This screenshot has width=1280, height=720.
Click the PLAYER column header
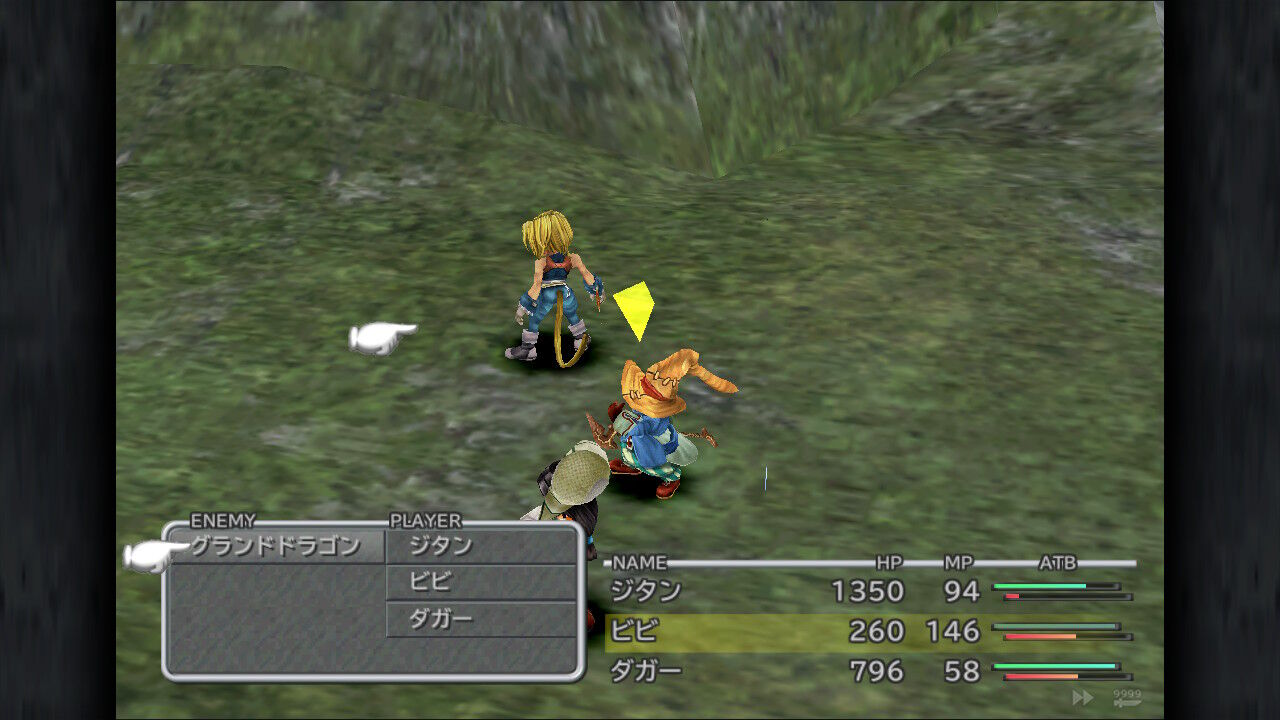click(x=425, y=521)
